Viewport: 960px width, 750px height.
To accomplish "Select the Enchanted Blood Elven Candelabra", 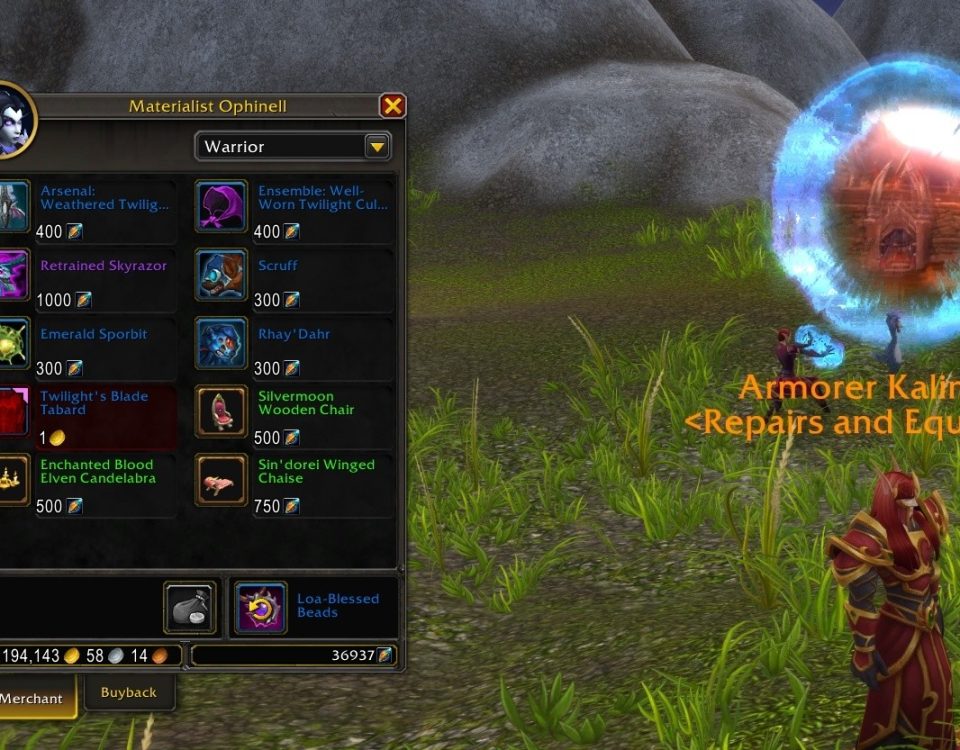I will coord(12,479).
